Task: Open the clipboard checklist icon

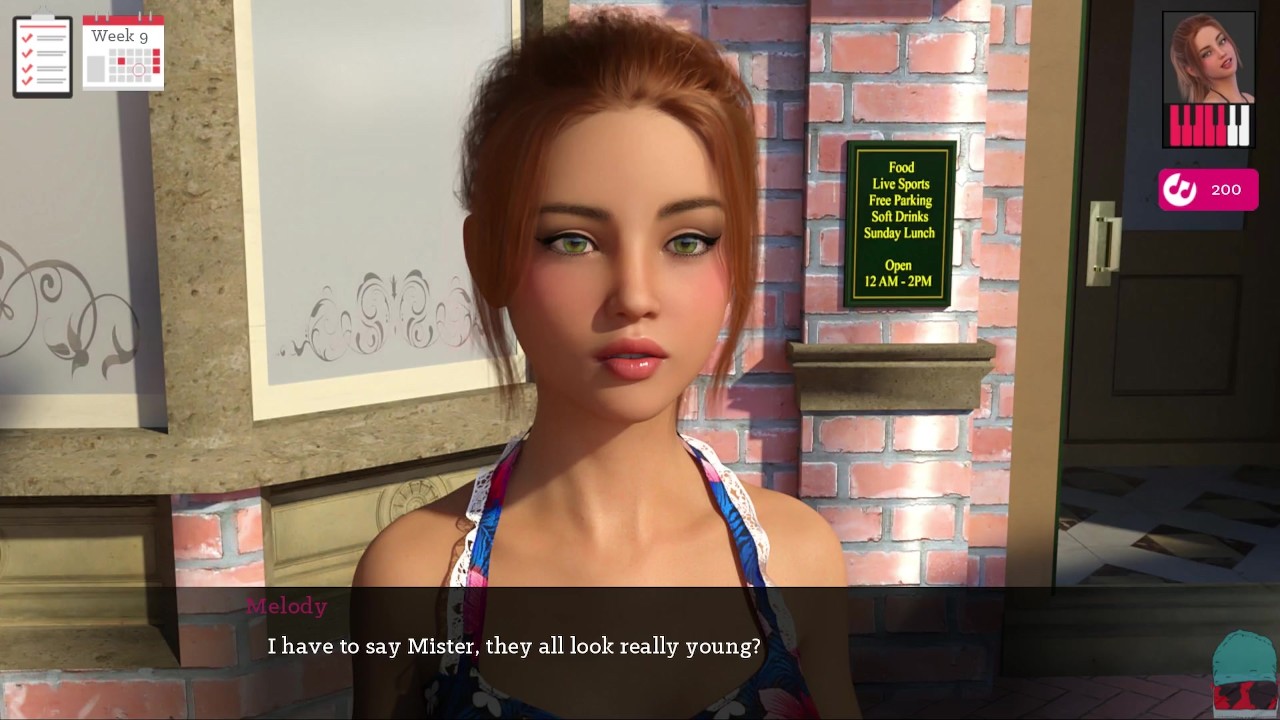Action: coord(42,56)
